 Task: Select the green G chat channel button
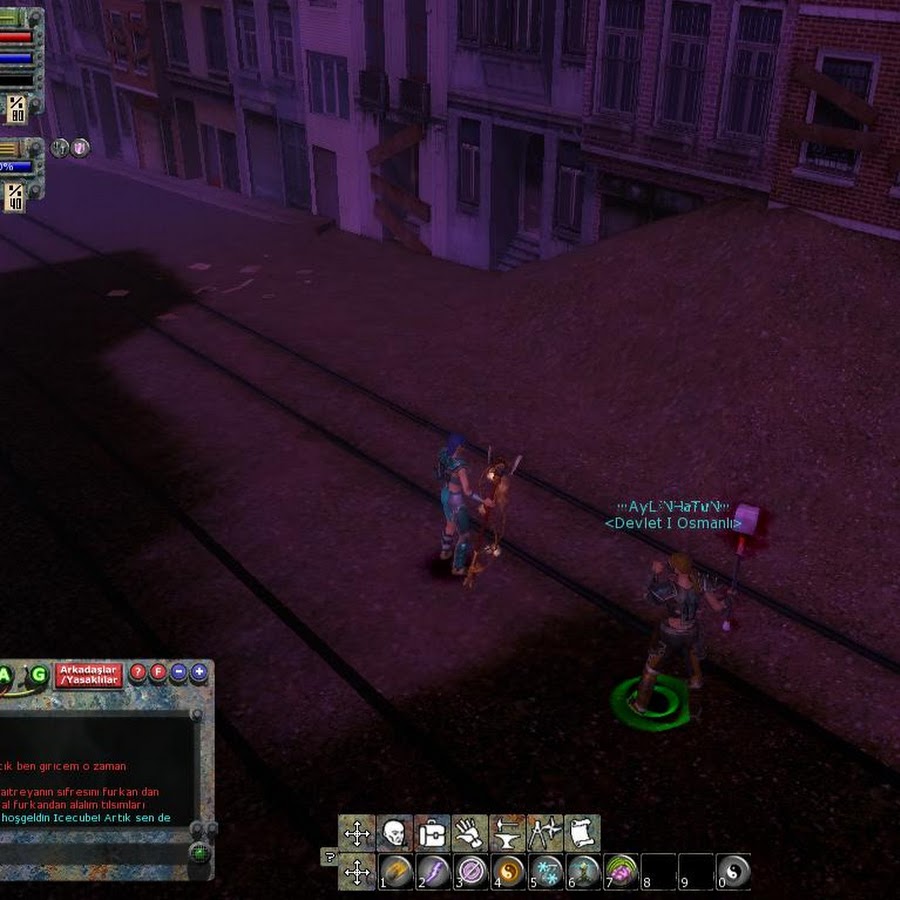(x=38, y=674)
